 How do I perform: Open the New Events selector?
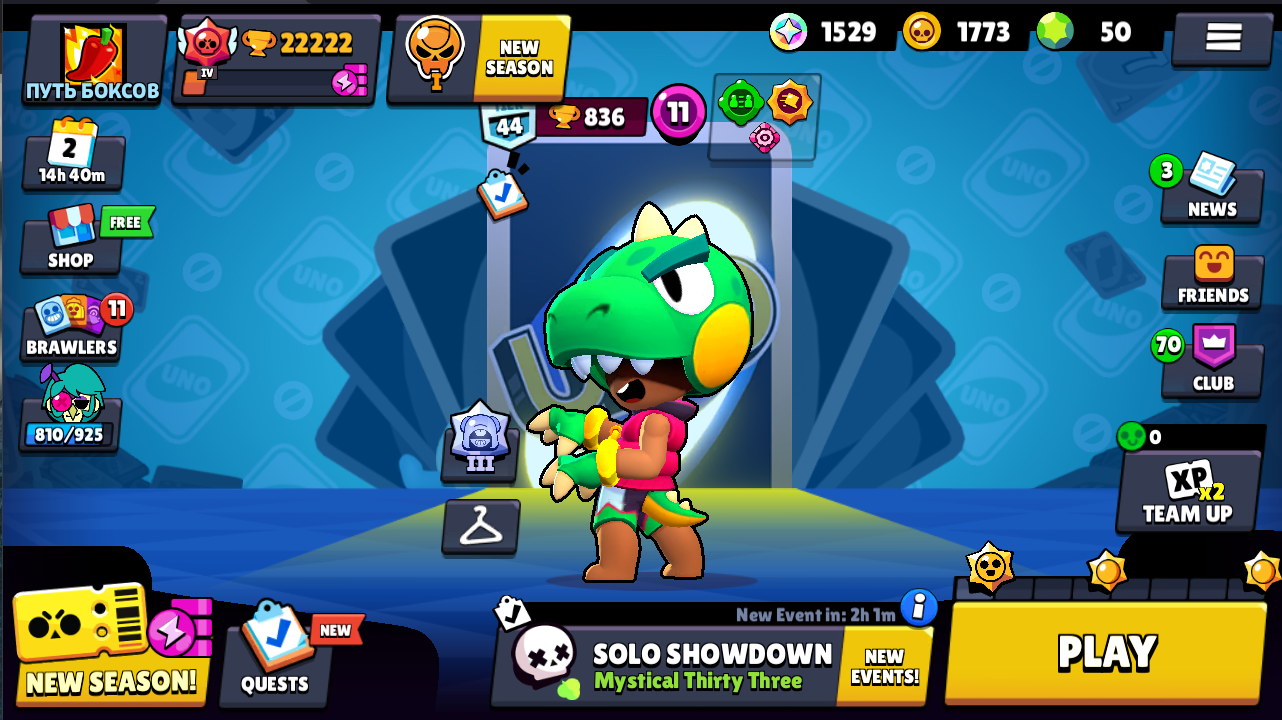tap(881, 662)
